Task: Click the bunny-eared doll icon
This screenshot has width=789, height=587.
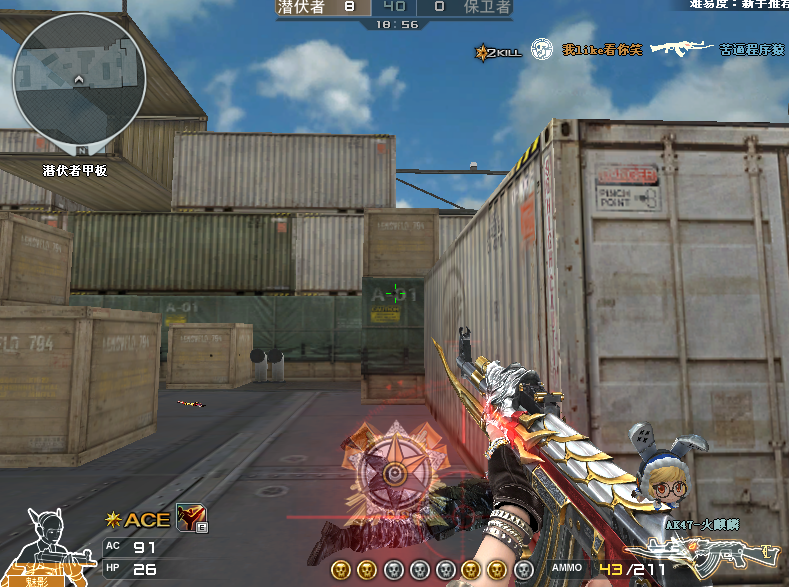Action: tap(659, 472)
